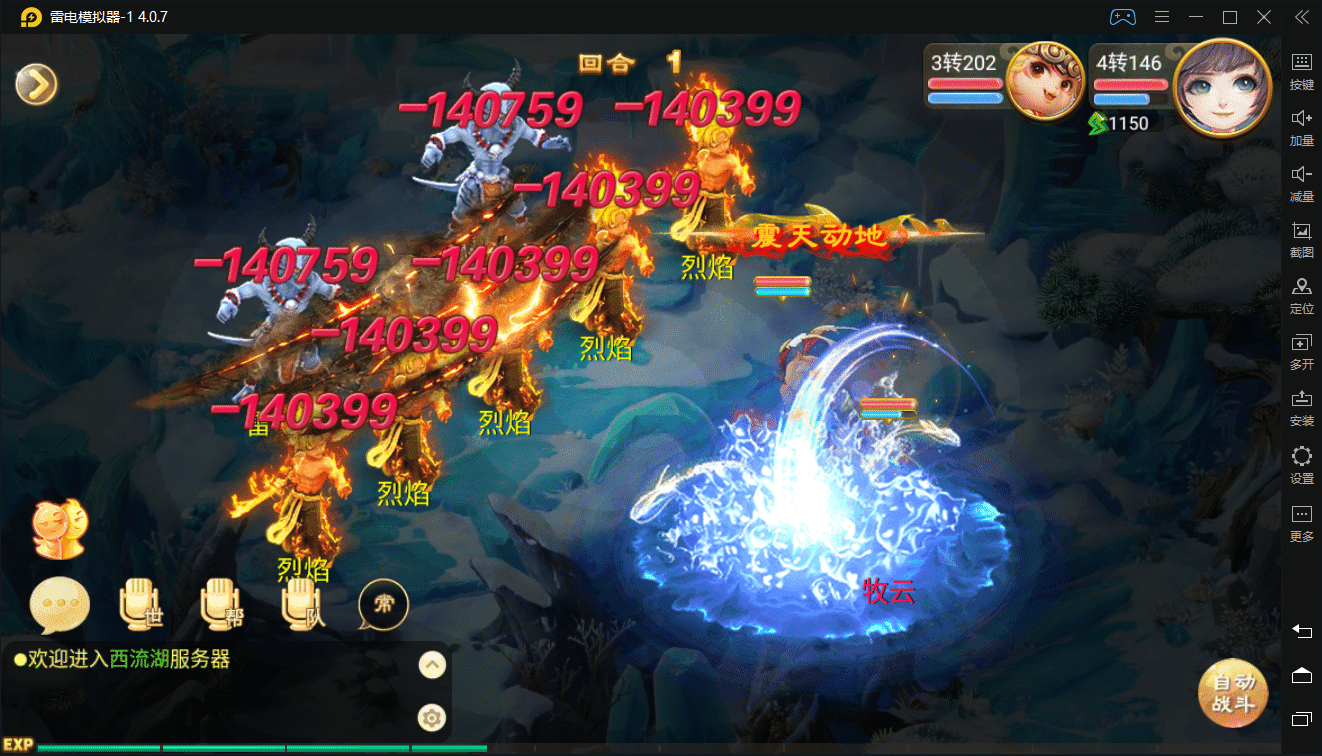Expand the left side panel arrow

click(x=36, y=84)
